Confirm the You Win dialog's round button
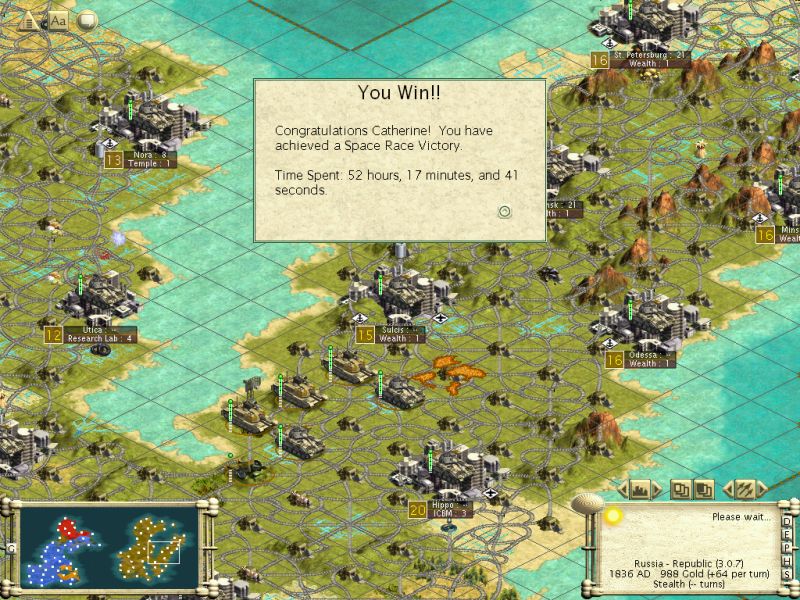This screenshot has width=800, height=600. click(x=505, y=211)
